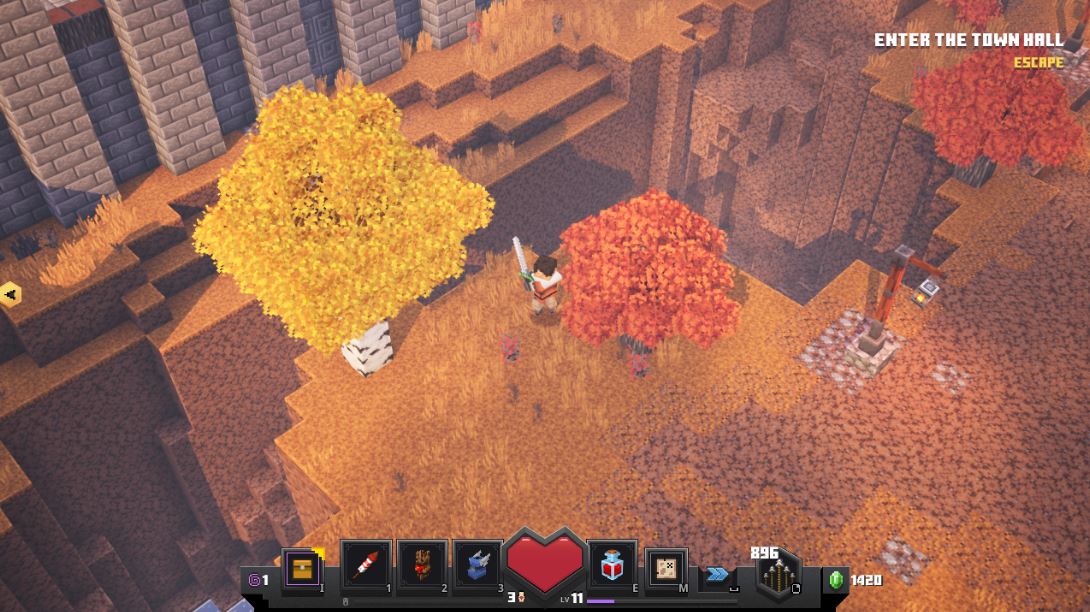Click the Enter the Town Hall objective

[x=969, y=40]
